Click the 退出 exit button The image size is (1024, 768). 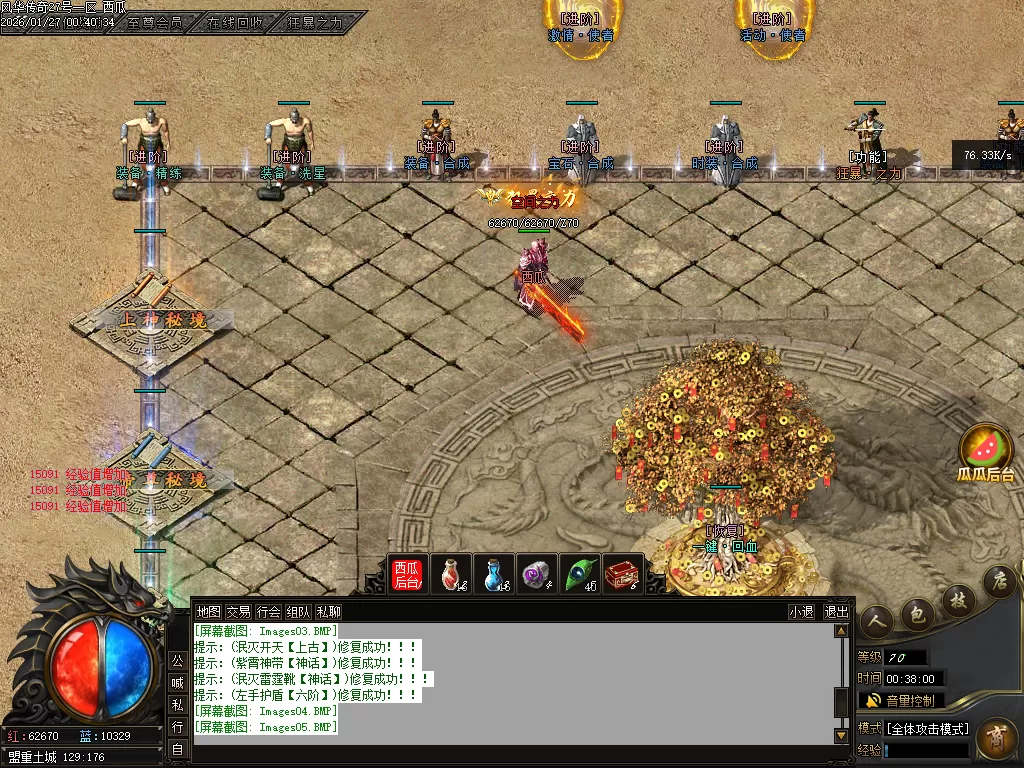pyautogui.click(x=836, y=612)
